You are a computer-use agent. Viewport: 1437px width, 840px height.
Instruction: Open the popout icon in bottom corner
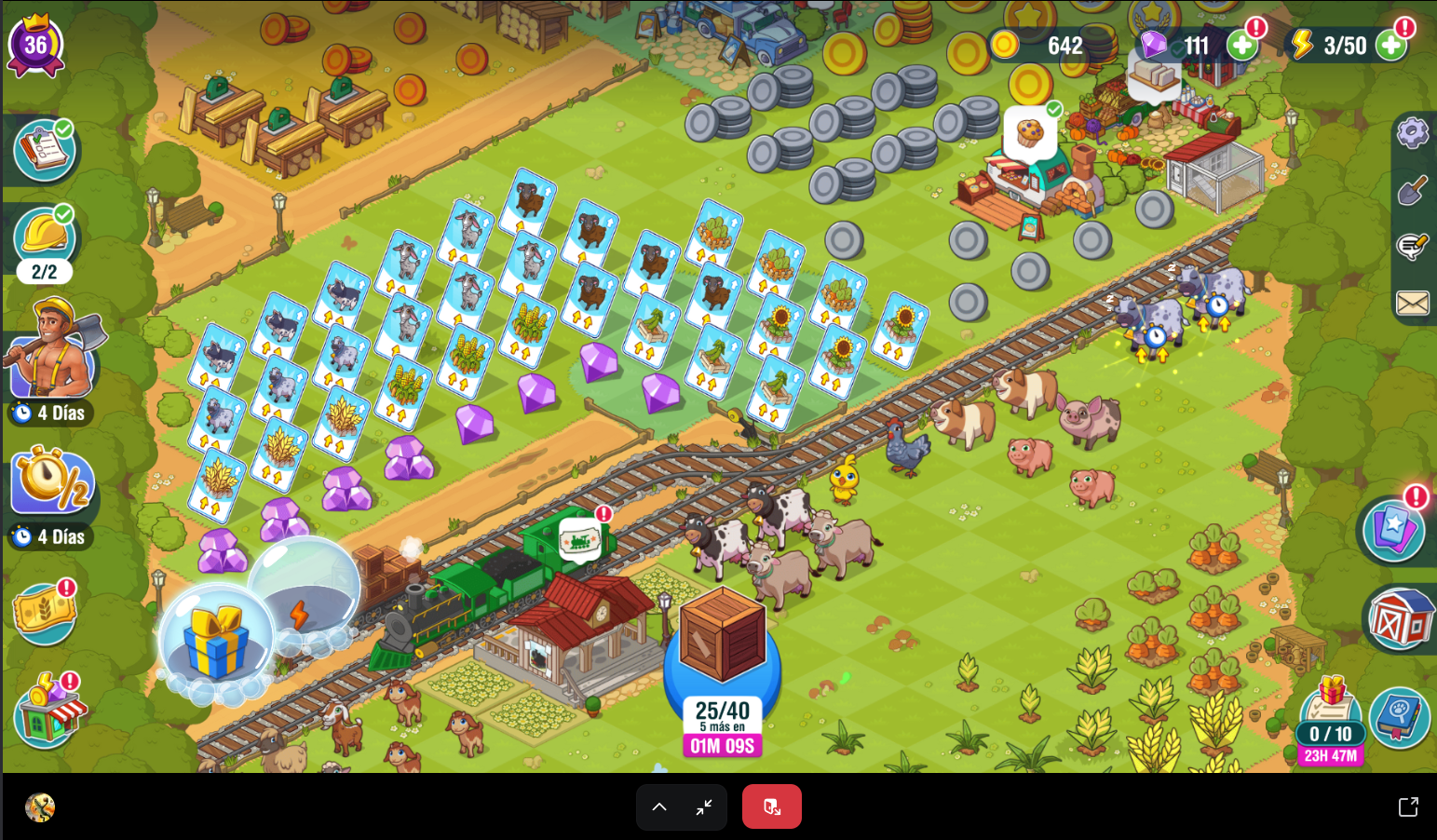(x=1408, y=806)
